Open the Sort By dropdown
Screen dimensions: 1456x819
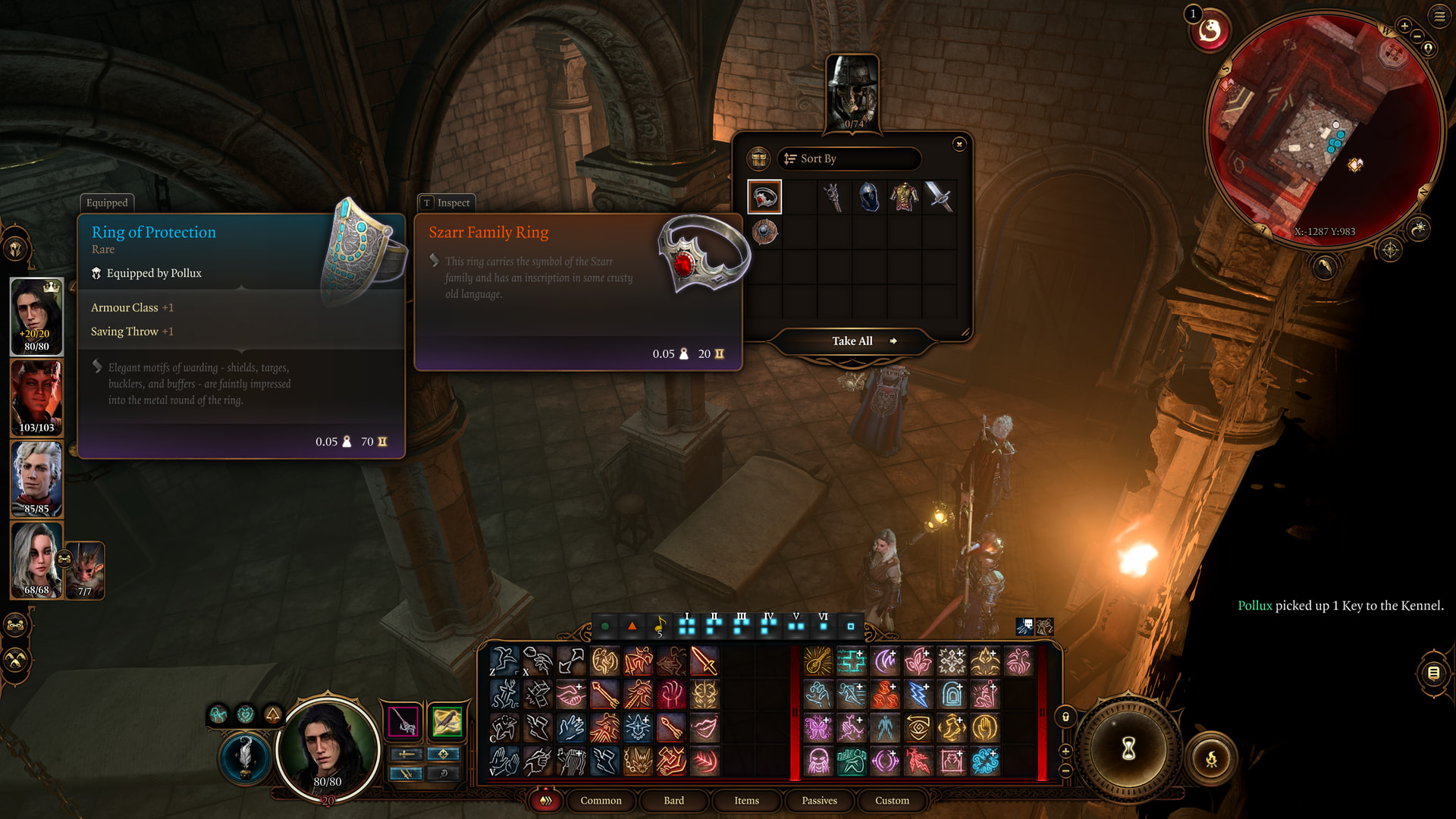(849, 158)
